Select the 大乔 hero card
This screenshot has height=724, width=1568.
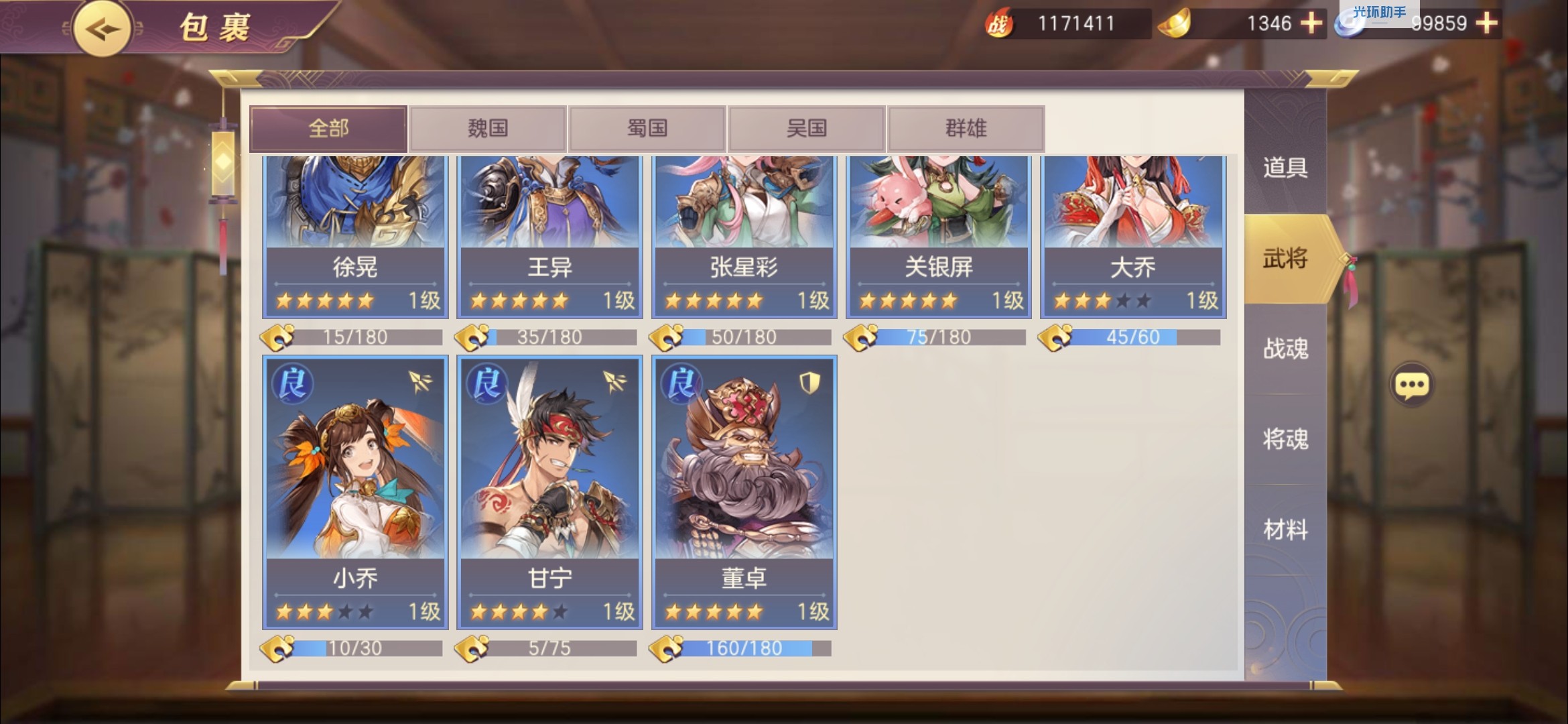click(1133, 235)
